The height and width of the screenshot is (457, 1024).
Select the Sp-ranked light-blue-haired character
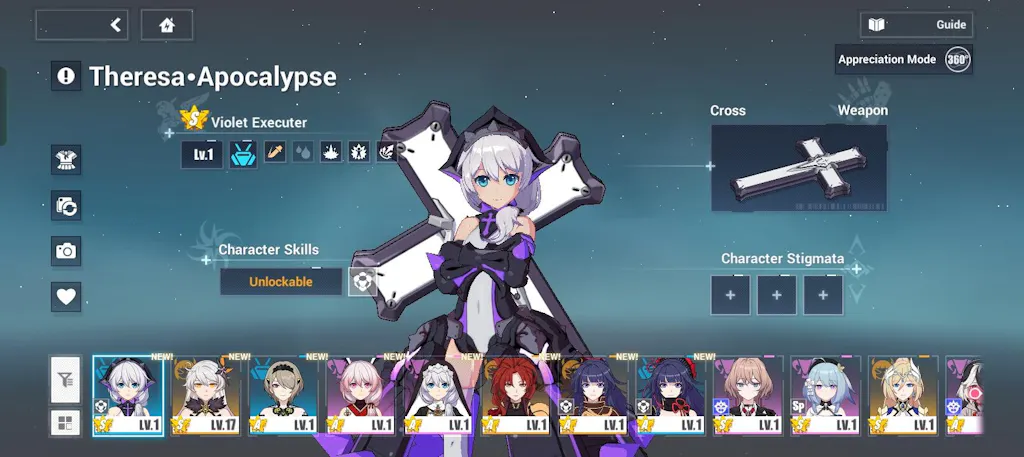coord(827,395)
